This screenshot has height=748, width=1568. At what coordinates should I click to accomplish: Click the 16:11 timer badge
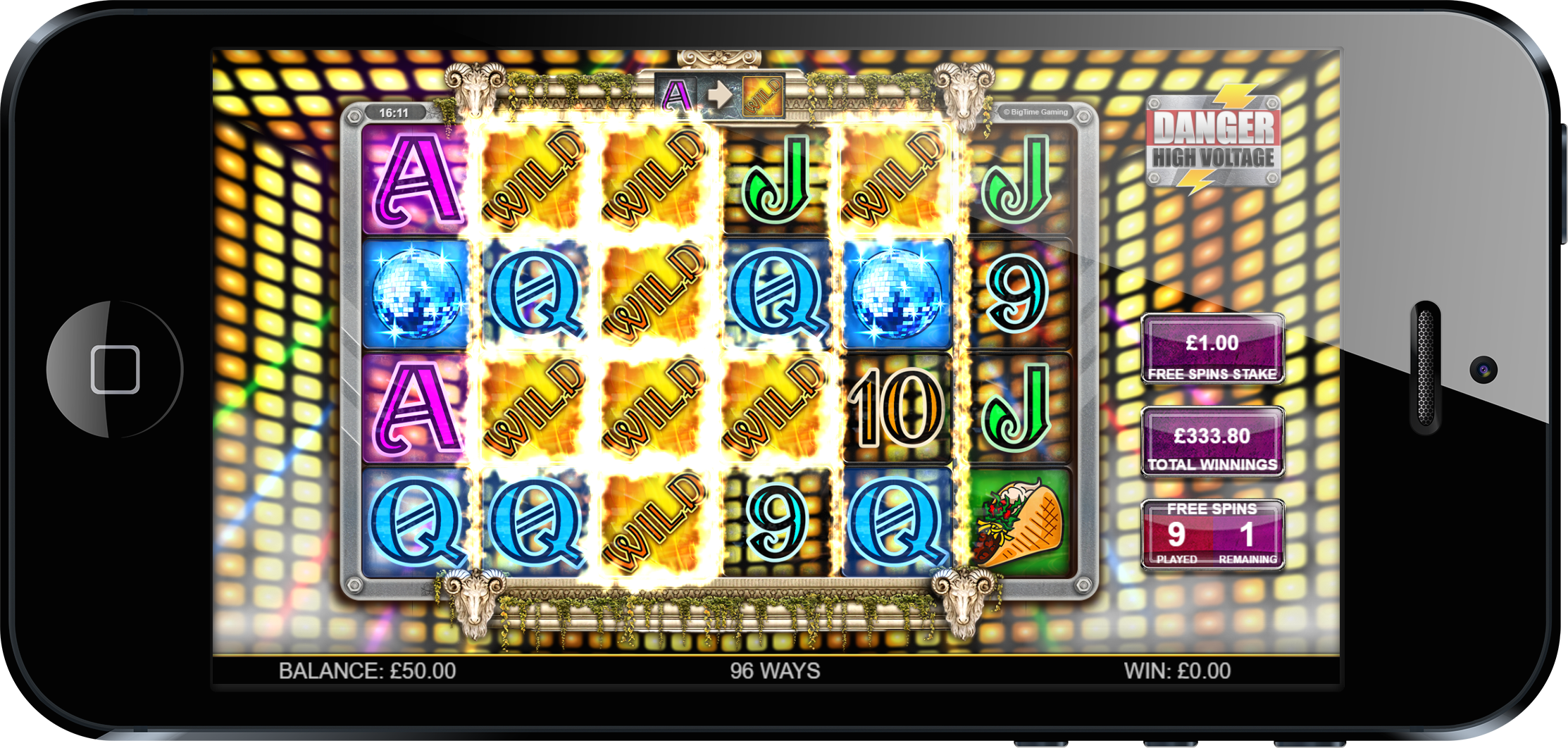click(x=397, y=111)
